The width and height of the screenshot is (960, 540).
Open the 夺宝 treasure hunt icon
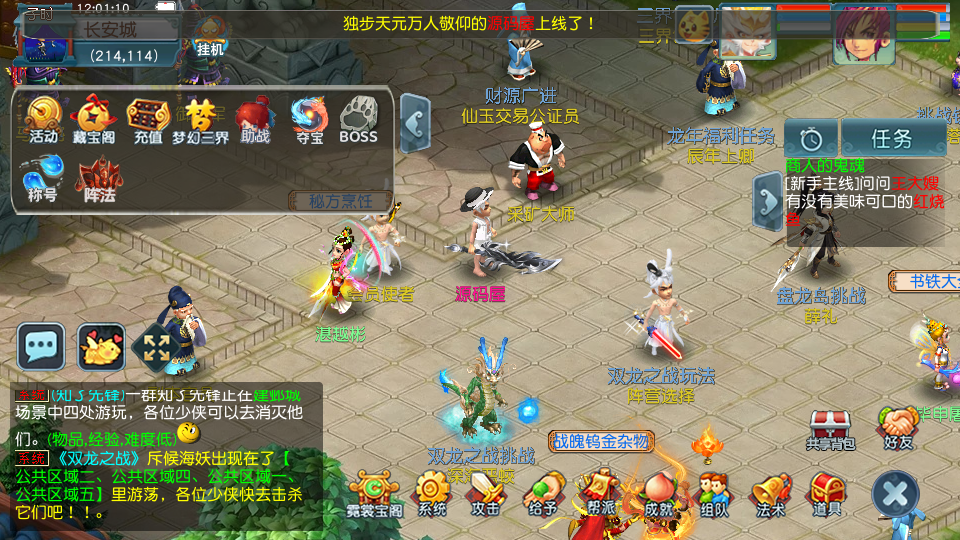[308, 119]
